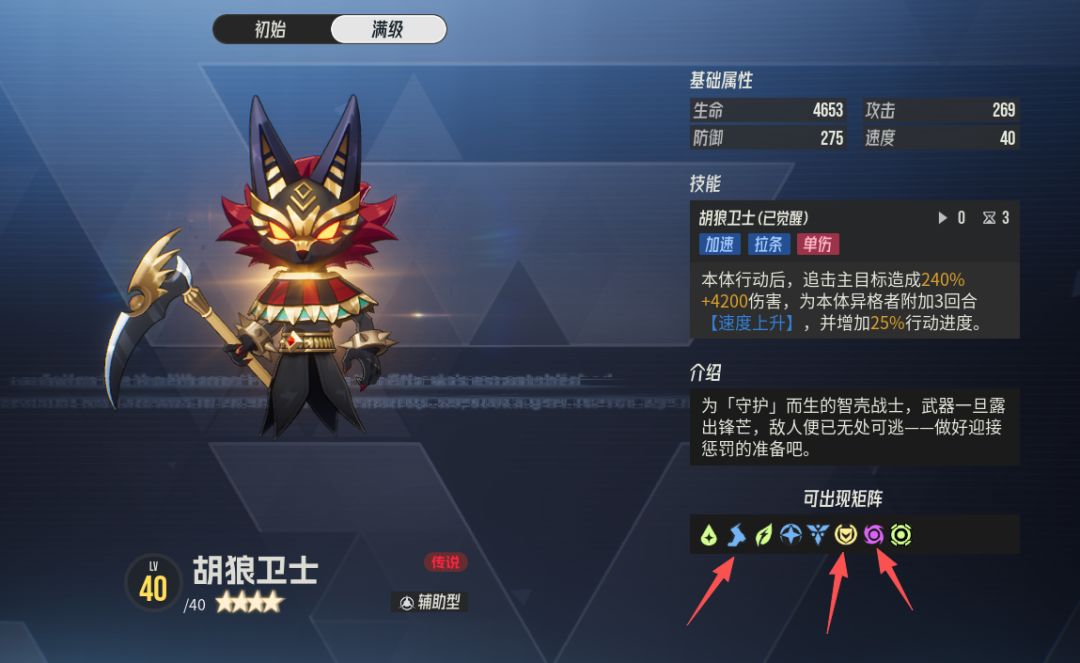Click the purple vortex matrix icon
The height and width of the screenshot is (663, 1080).
(873, 536)
